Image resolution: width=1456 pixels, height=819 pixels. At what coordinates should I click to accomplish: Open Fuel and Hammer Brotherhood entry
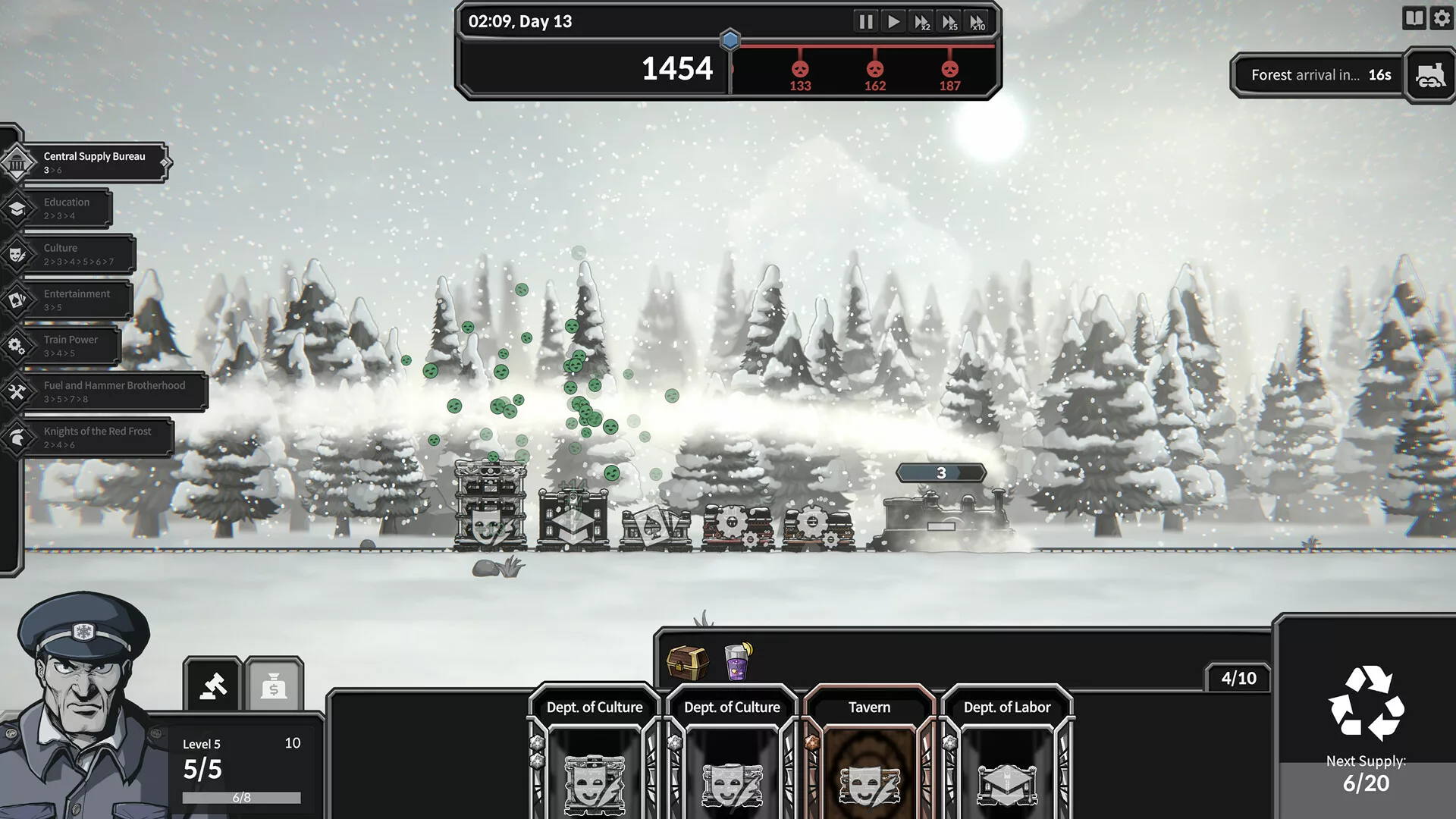(x=112, y=391)
